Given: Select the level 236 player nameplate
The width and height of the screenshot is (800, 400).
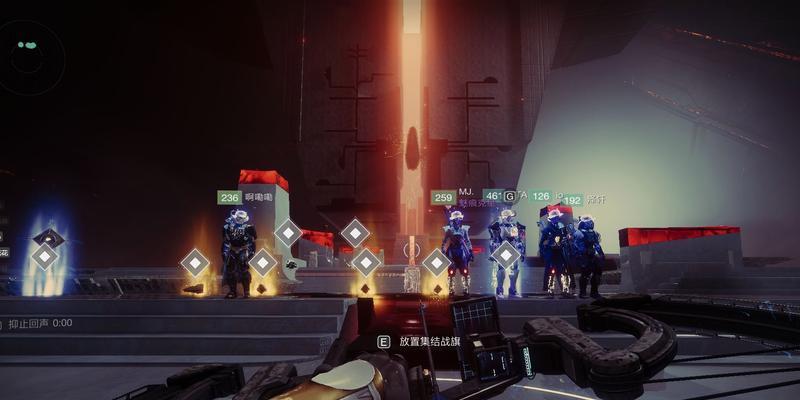Looking at the screenshot, I should pos(244,198).
